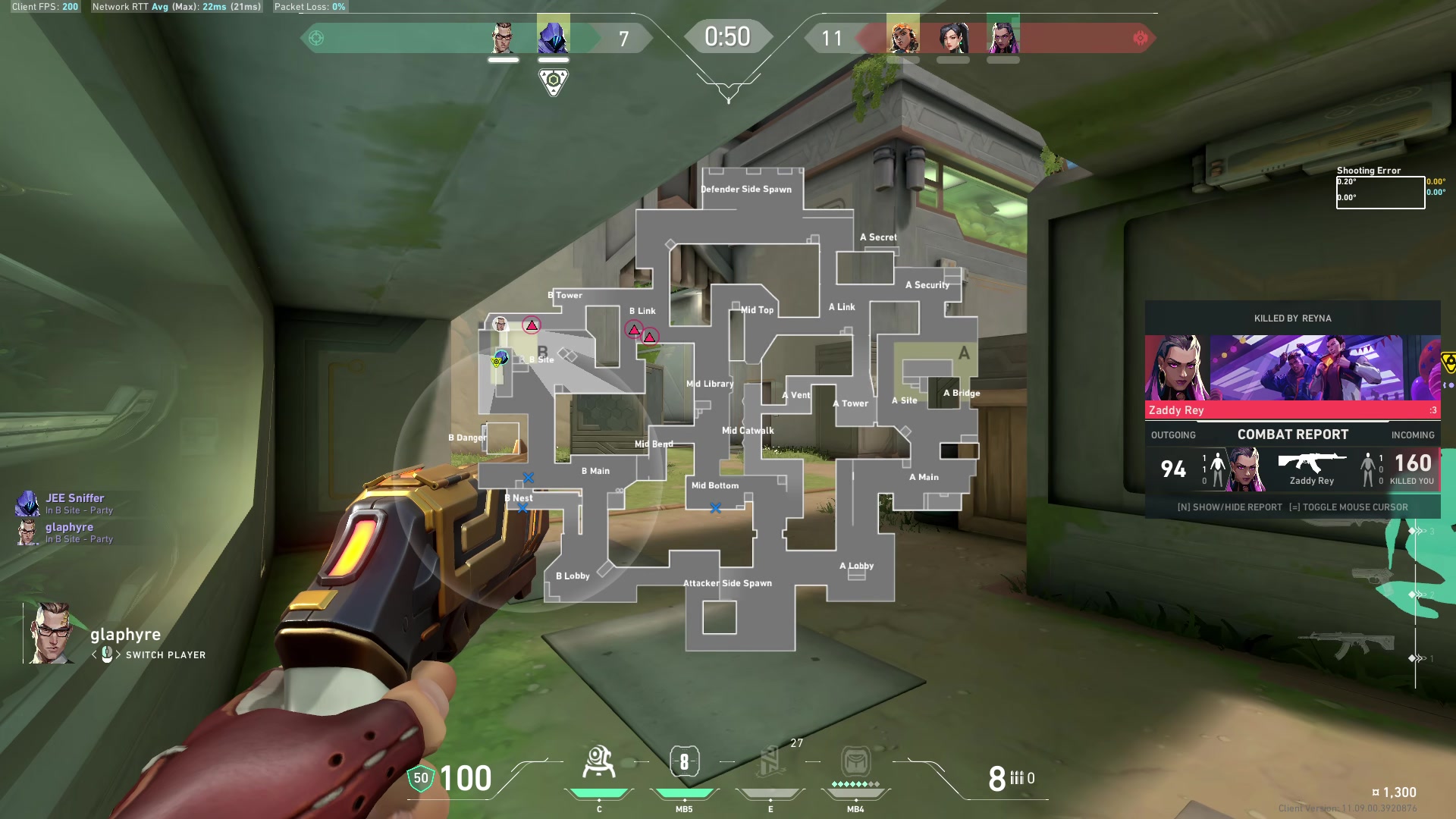Click the greyed-out E ability icon
The height and width of the screenshot is (819, 1456).
769,762
